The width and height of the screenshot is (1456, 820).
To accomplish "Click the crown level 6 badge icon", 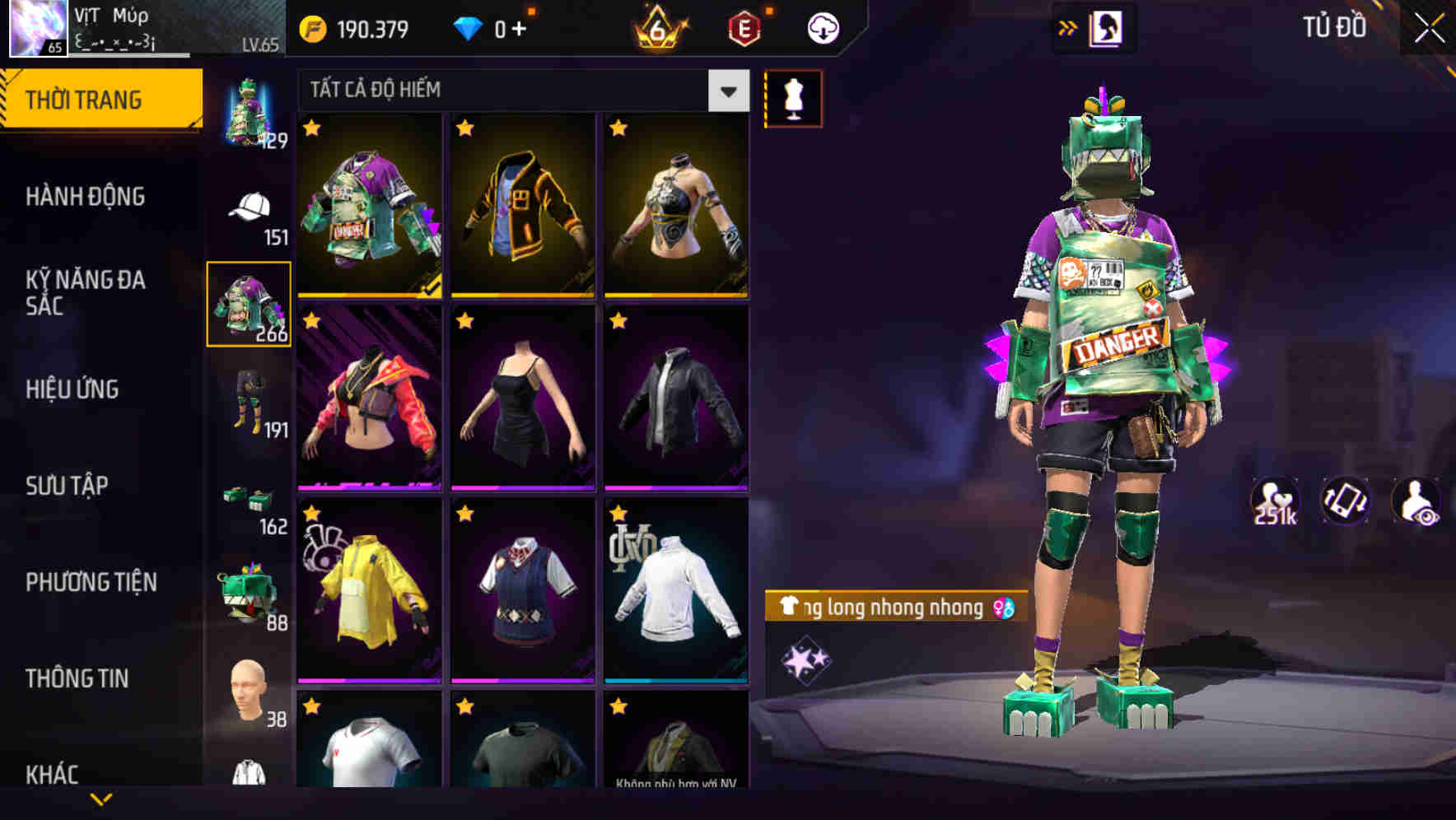I will pyautogui.click(x=659, y=27).
